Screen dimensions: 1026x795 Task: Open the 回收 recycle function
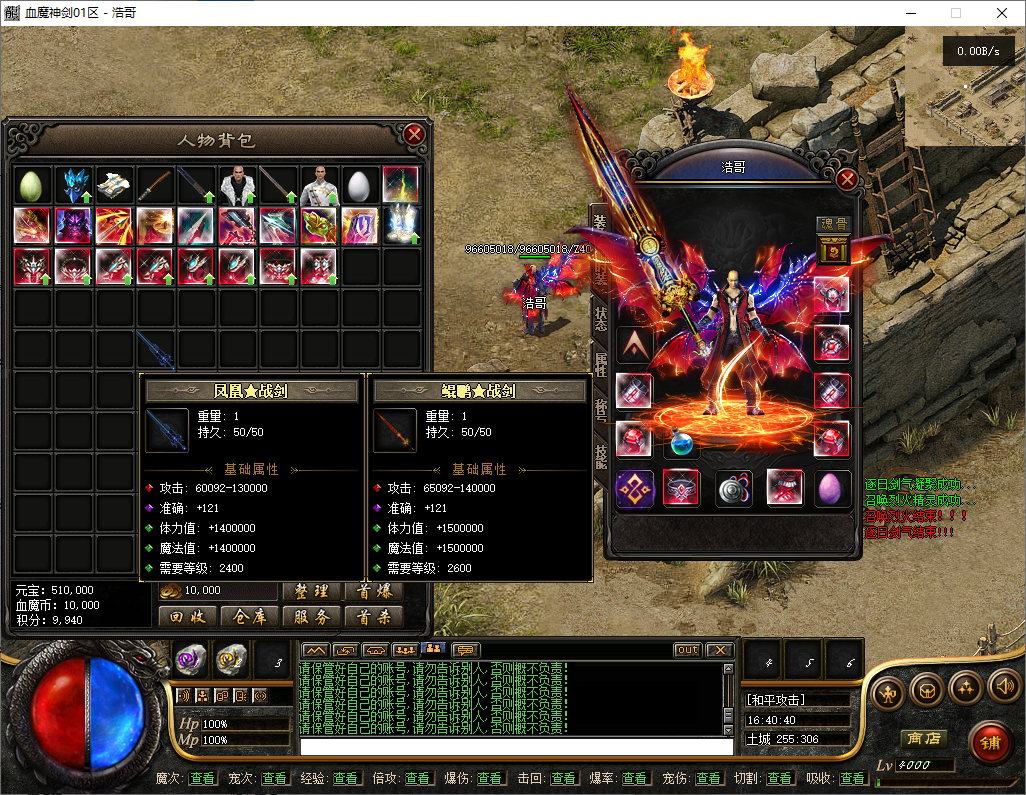click(x=187, y=617)
